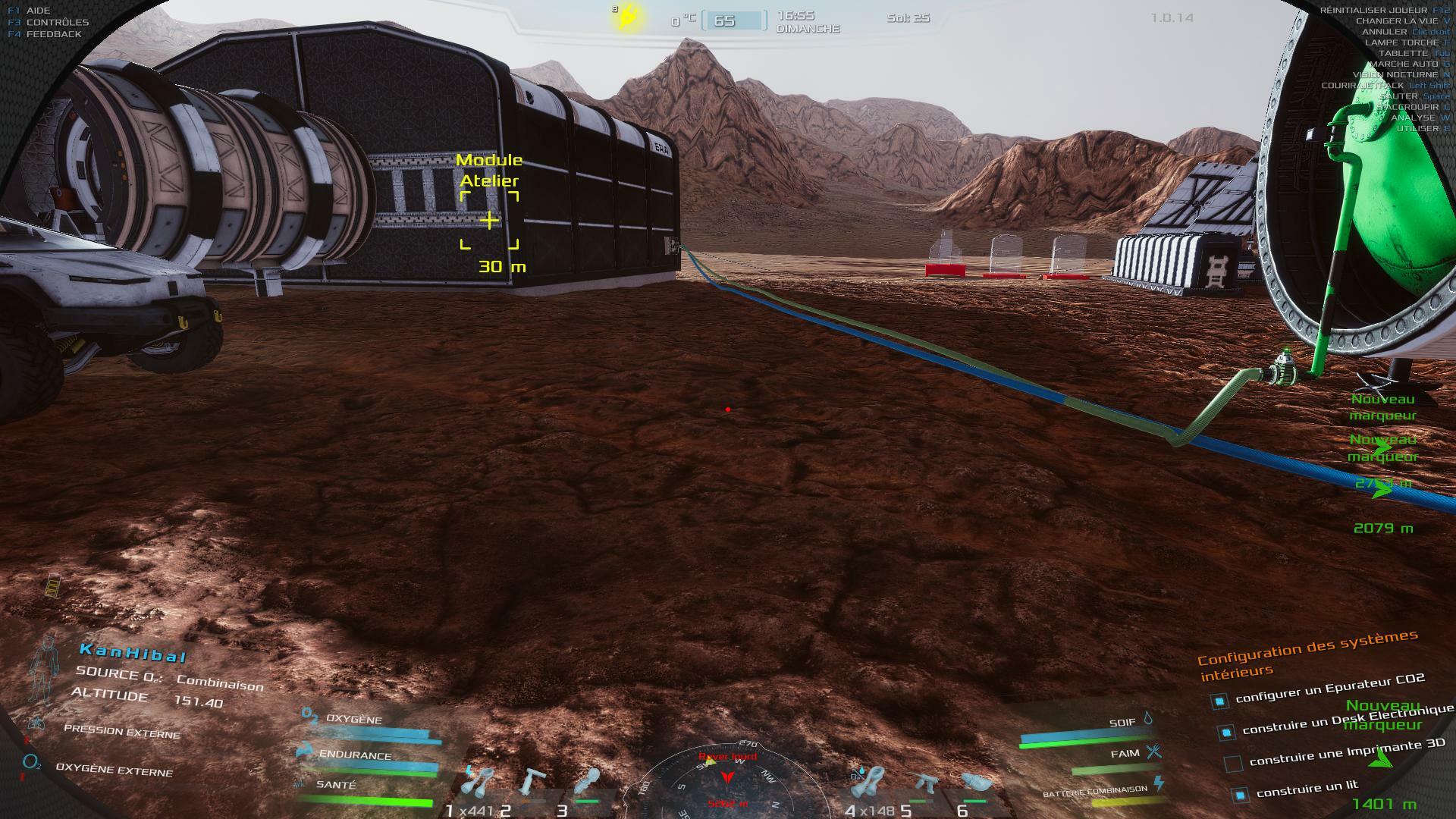Click the compass dial
This screenshot has width=1456, height=819.
pos(727,780)
